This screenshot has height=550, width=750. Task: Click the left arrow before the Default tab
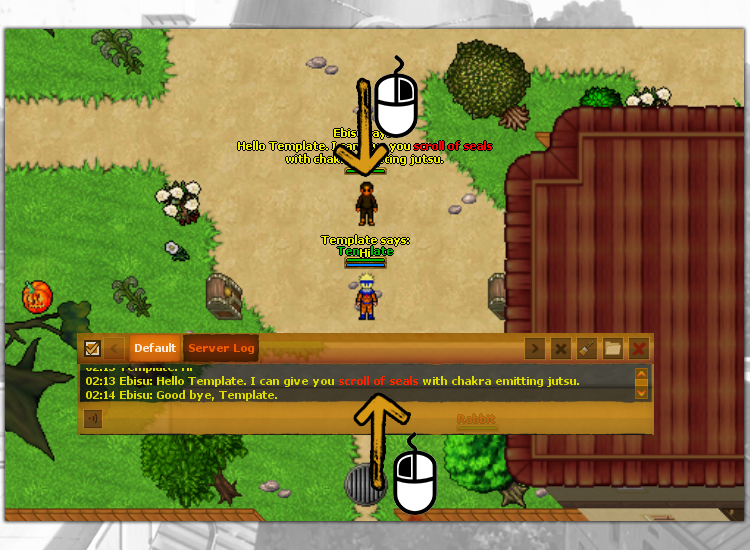pyautogui.click(x=114, y=348)
